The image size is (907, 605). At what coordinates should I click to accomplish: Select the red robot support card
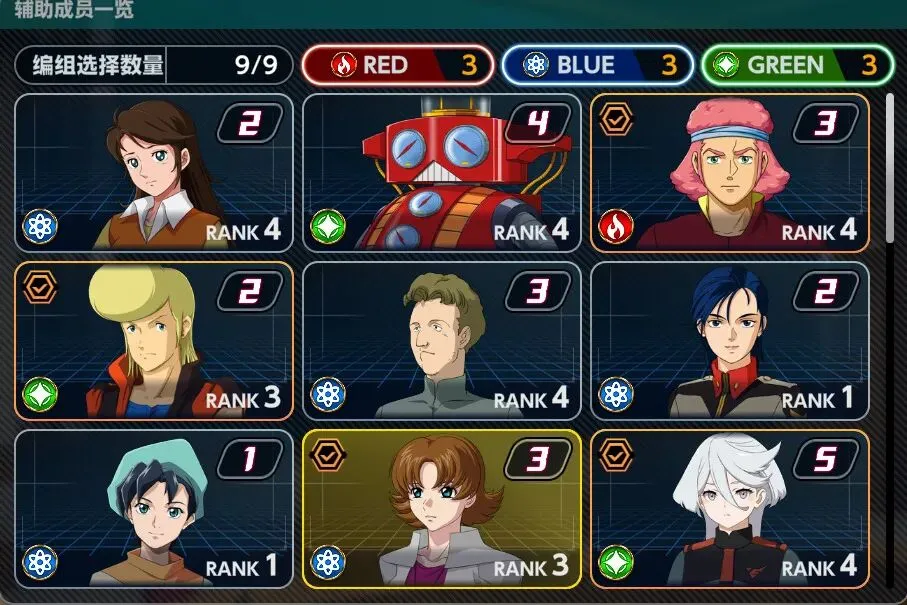[441, 172]
